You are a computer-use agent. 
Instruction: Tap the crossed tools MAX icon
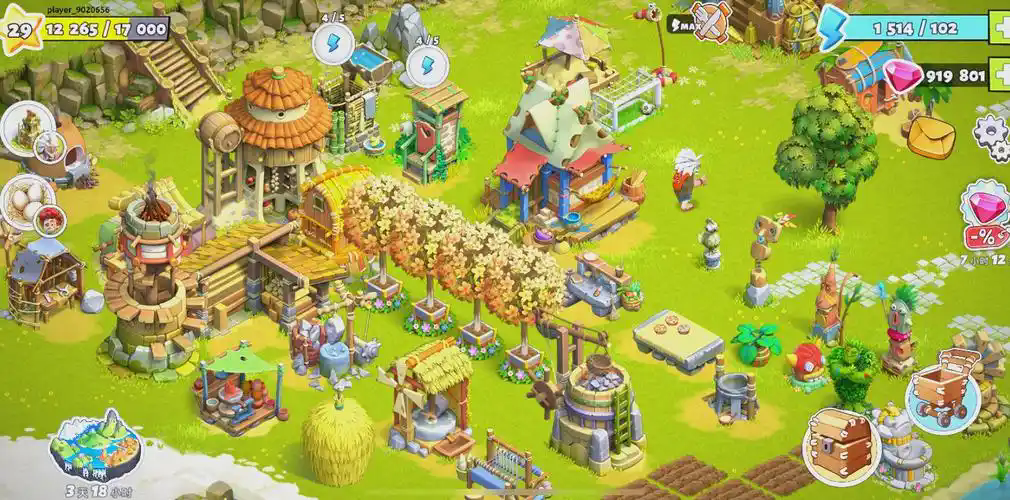pyautogui.click(x=711, y=21)
